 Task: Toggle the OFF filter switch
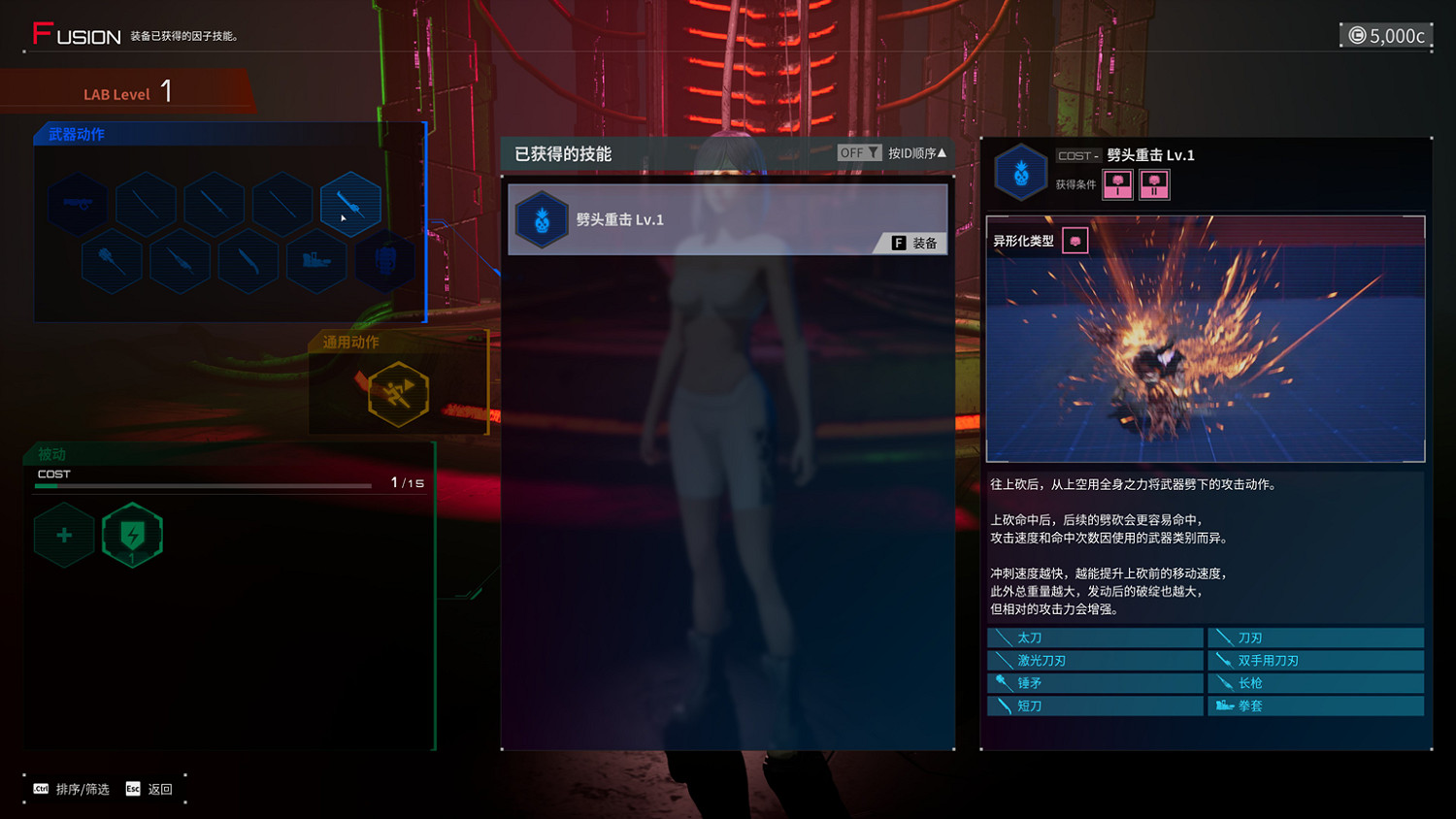(x=851, y=151)
